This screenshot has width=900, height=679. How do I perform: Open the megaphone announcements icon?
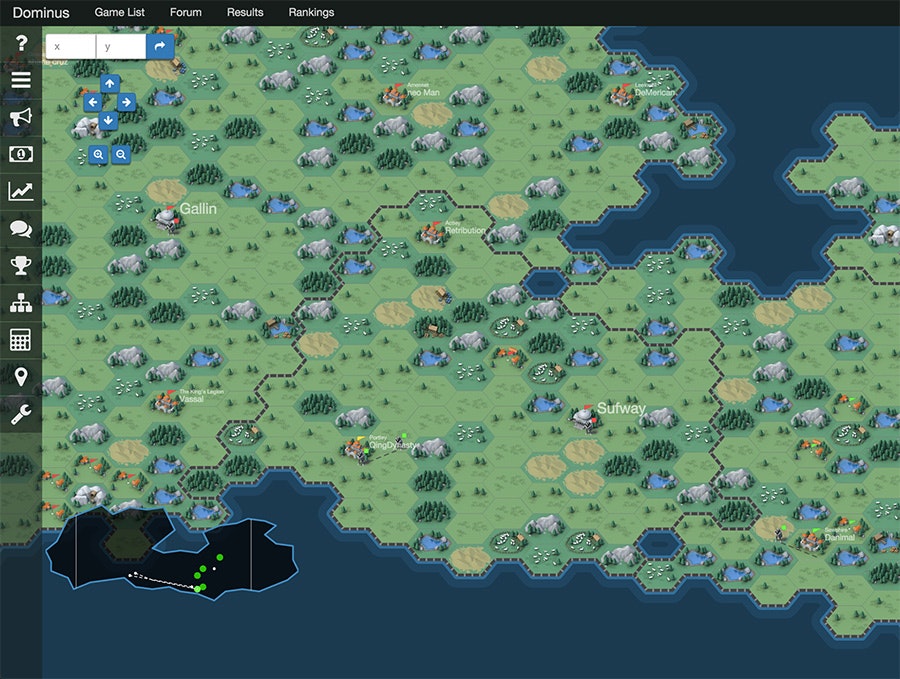pos(21,118)
